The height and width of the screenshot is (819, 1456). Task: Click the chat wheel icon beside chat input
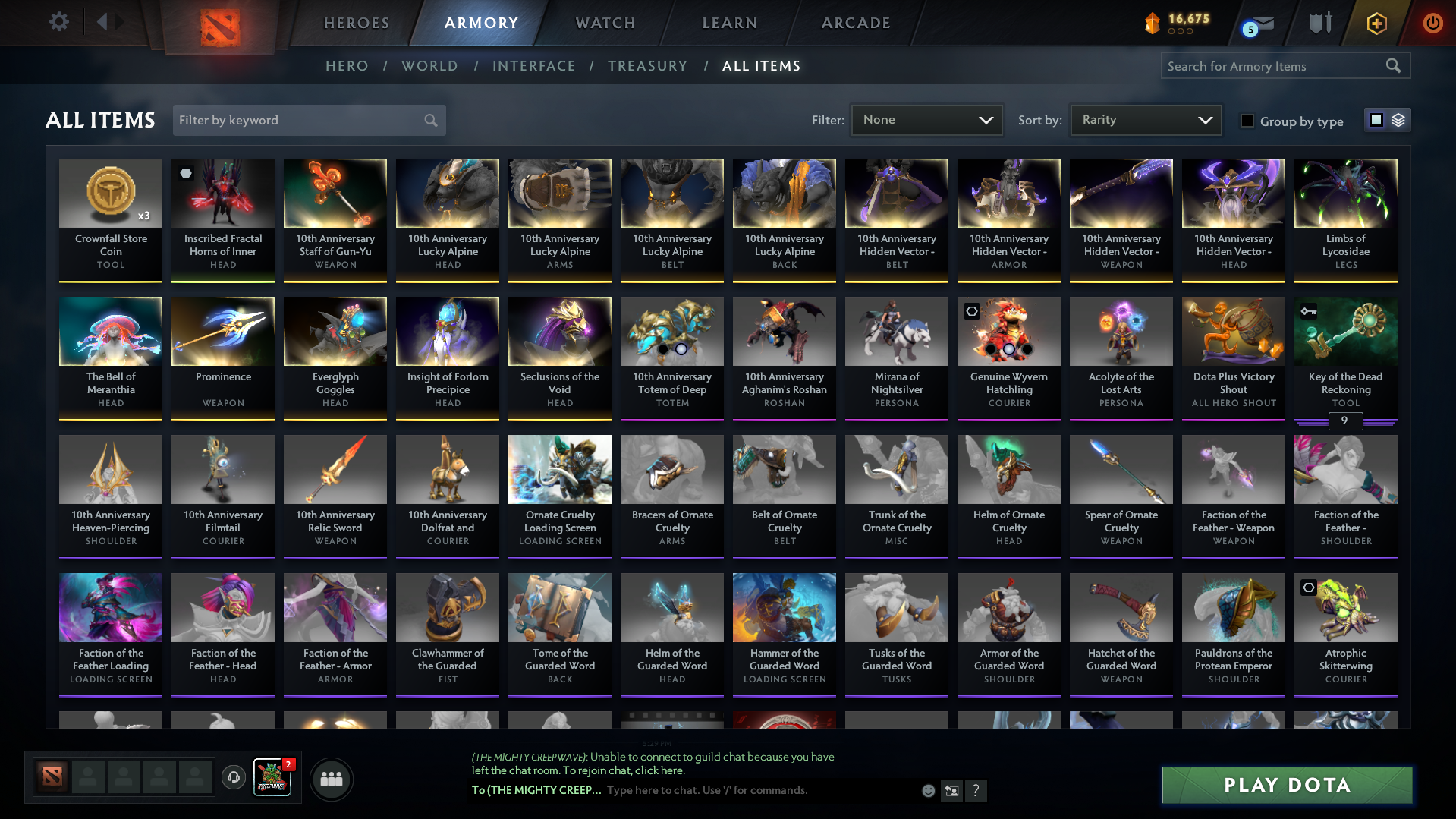coord(951,790)
